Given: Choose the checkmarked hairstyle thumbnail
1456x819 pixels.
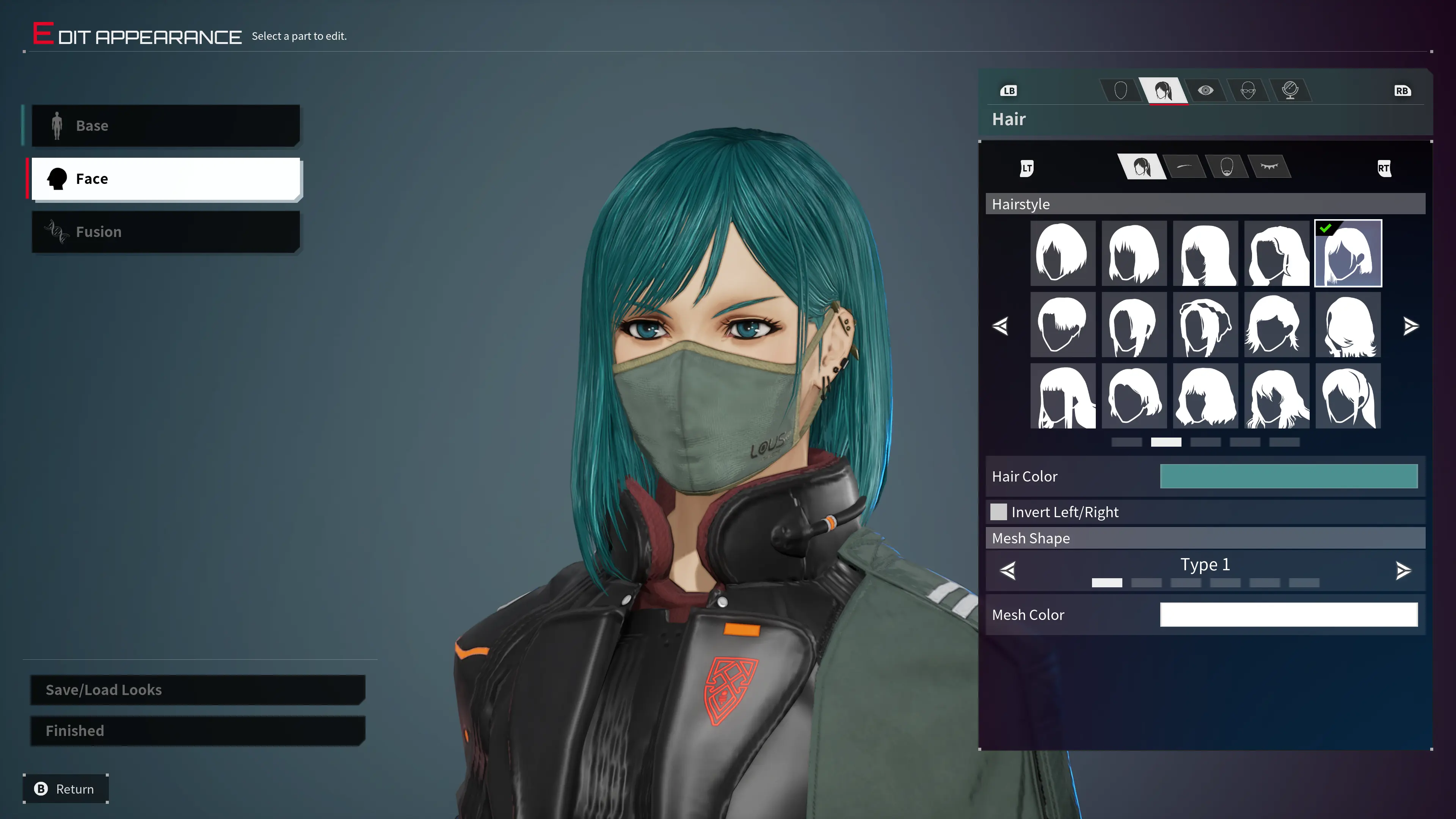Looking at the screenshot, I should tap(1348, 254).
